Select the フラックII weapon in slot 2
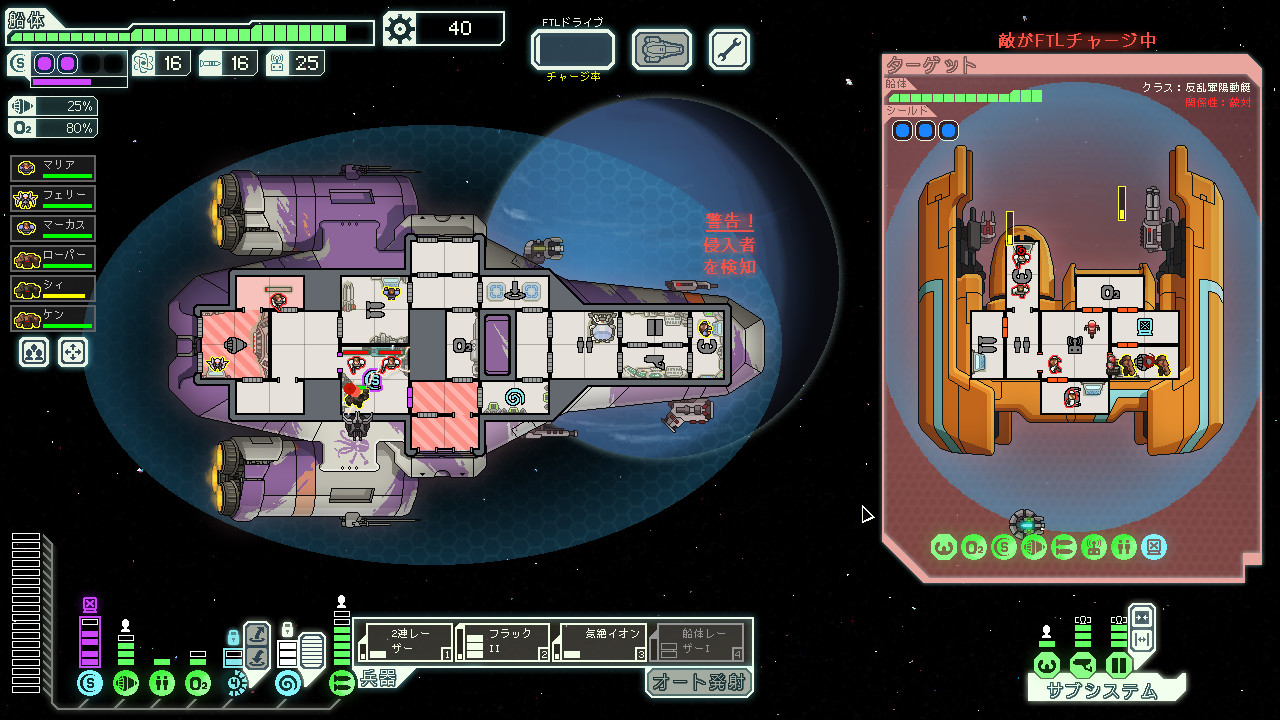 tap(505, 640)
